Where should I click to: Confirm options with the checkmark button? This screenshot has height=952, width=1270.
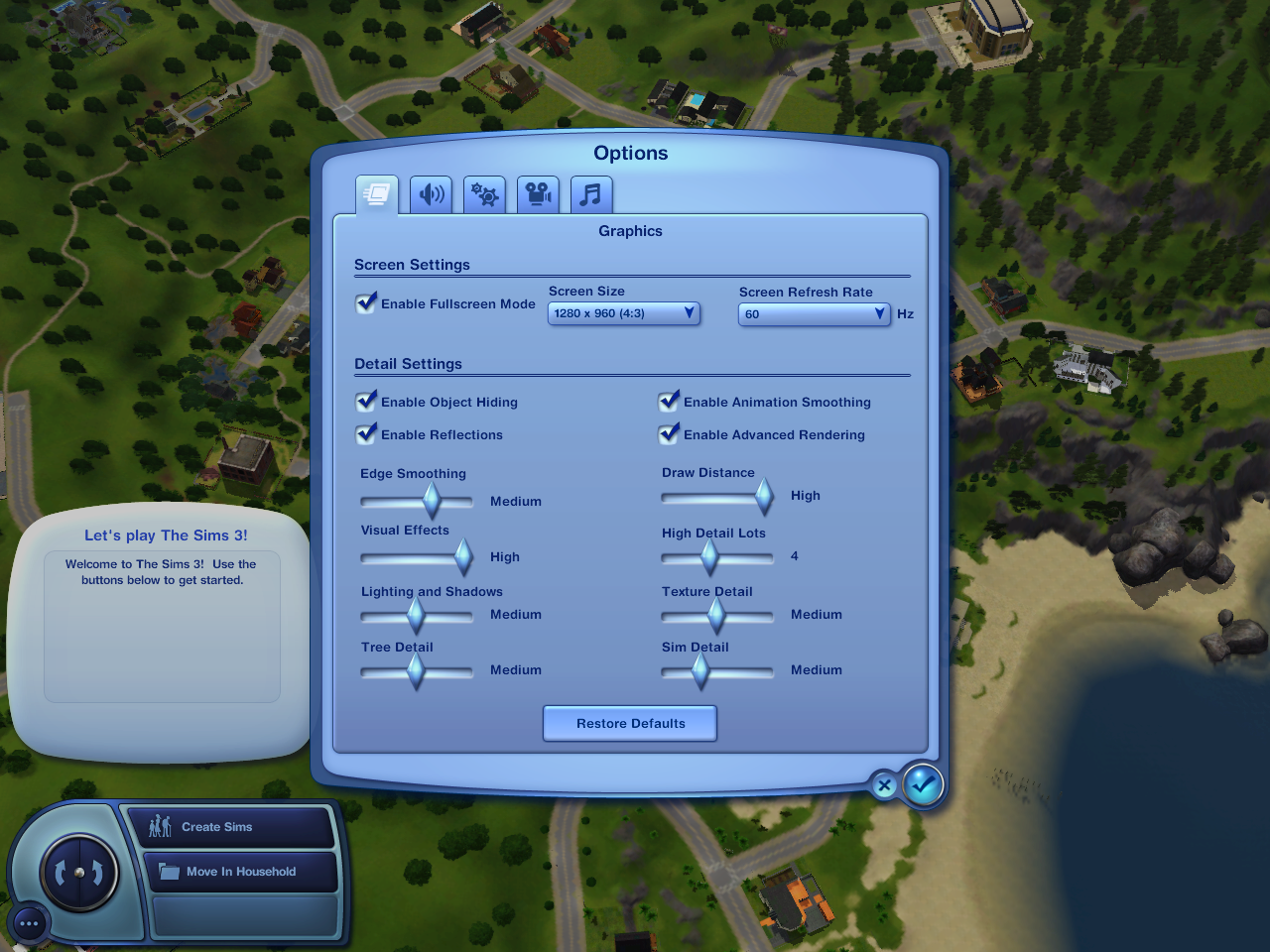coord(923,785)
